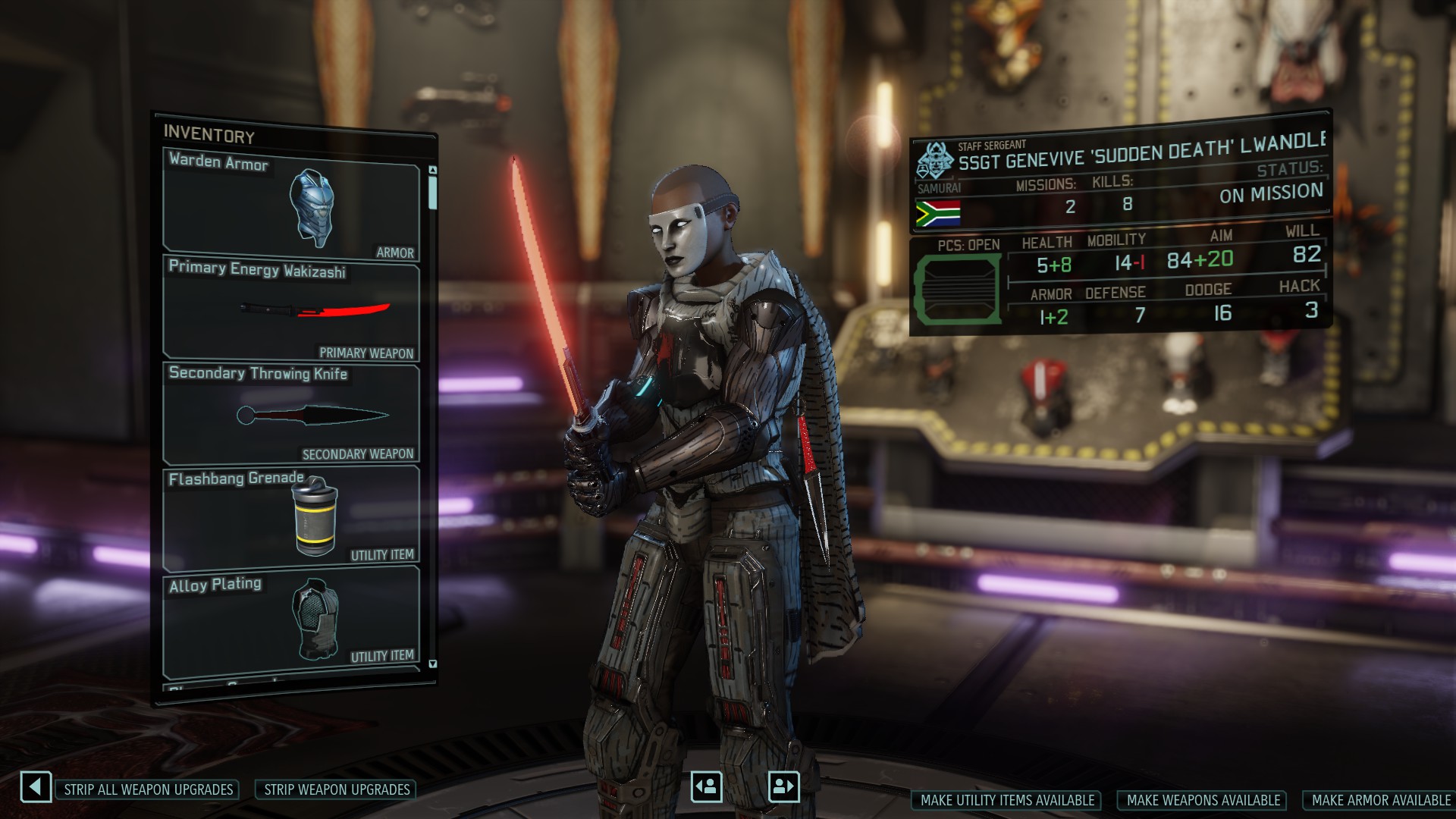
Task: Make utility items available
Action: tap(1007, 800)
